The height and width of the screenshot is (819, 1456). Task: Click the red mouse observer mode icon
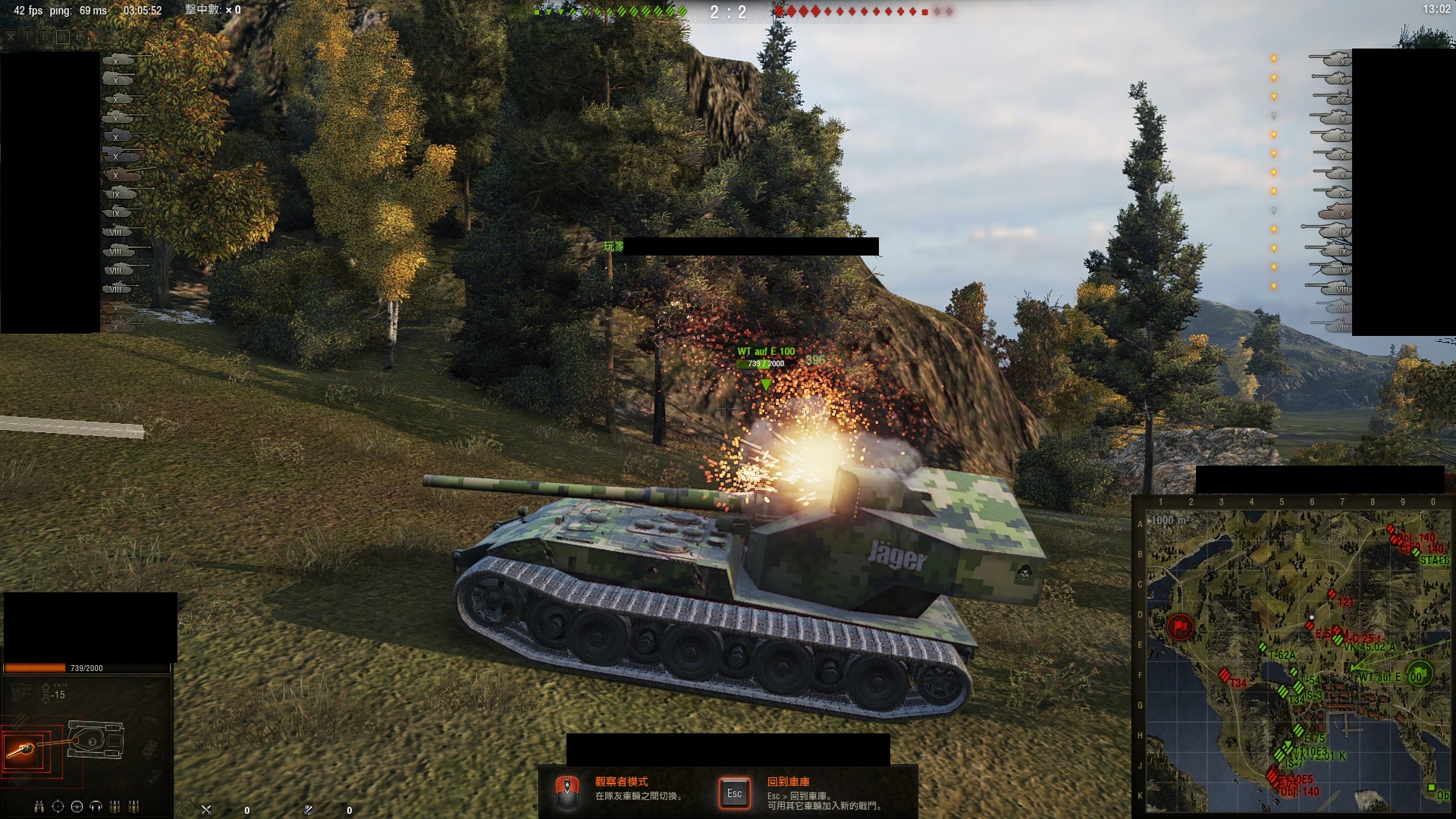[x=566, y=793]
